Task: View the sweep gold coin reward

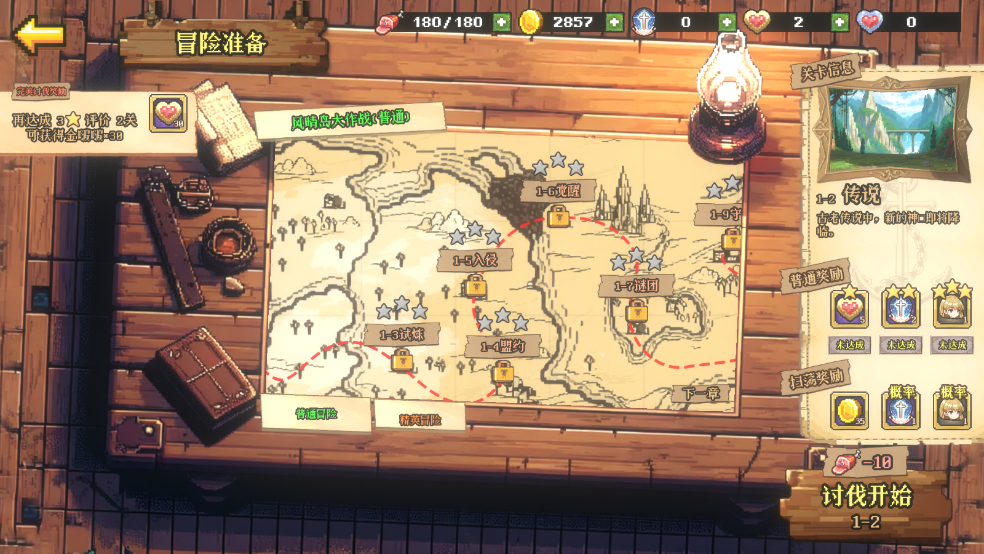Action: pyautogui.click(x=849, y=409)
